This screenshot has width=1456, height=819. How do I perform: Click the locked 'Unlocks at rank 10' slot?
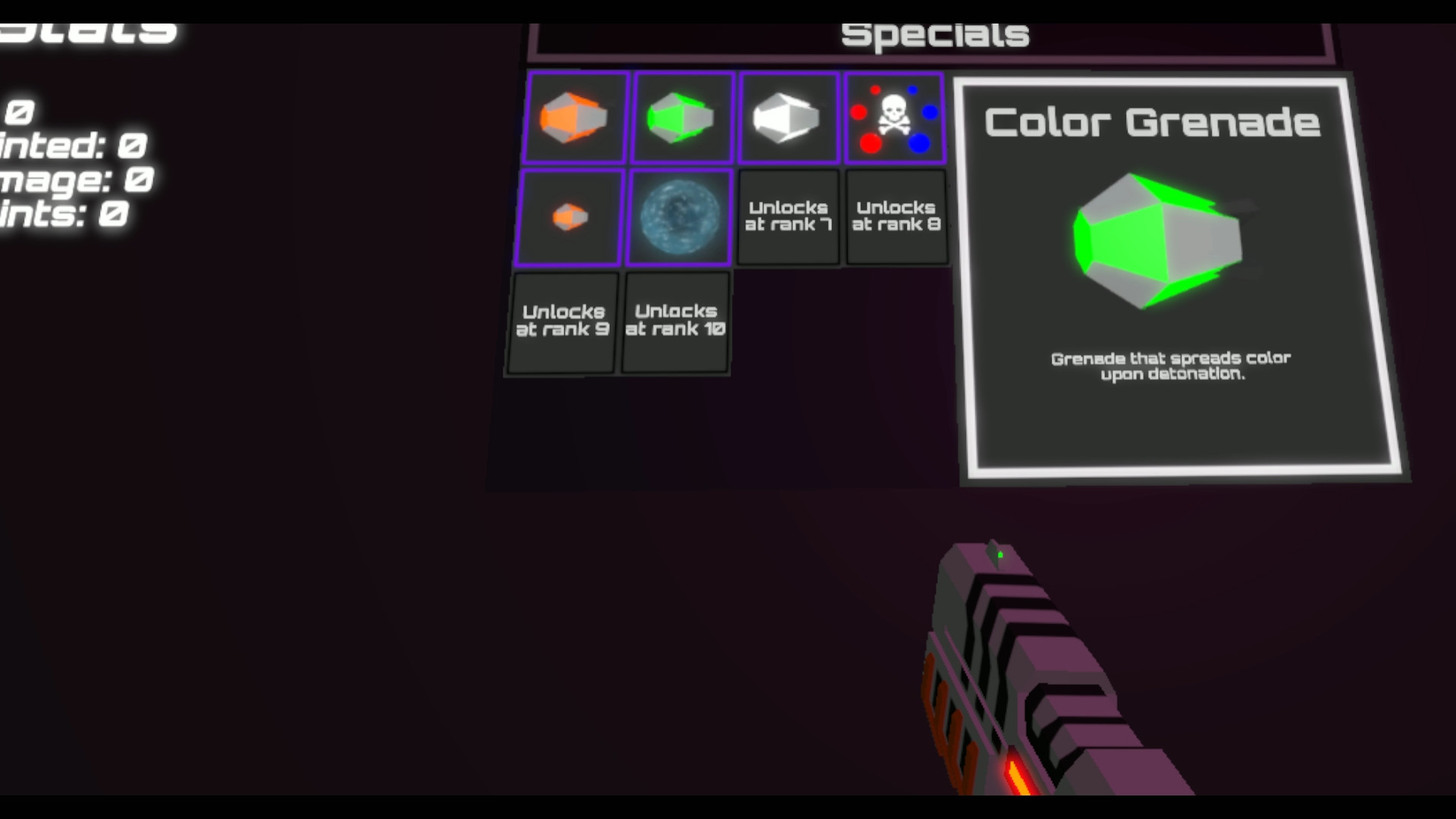[675, 320]
